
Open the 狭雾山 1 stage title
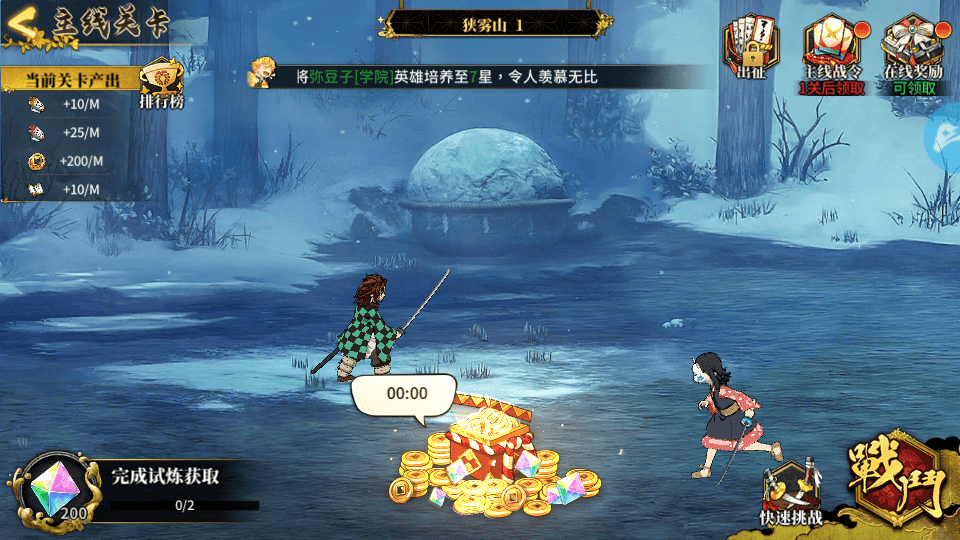click(492, 23)
